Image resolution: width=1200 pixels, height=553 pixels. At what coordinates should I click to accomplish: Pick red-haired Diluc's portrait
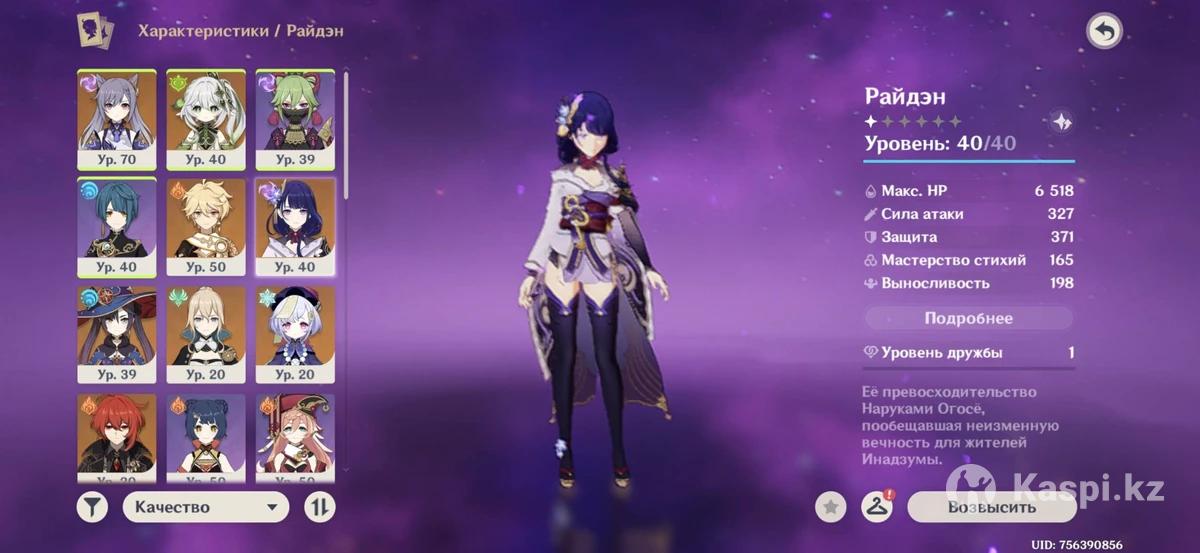click(117, 435)
